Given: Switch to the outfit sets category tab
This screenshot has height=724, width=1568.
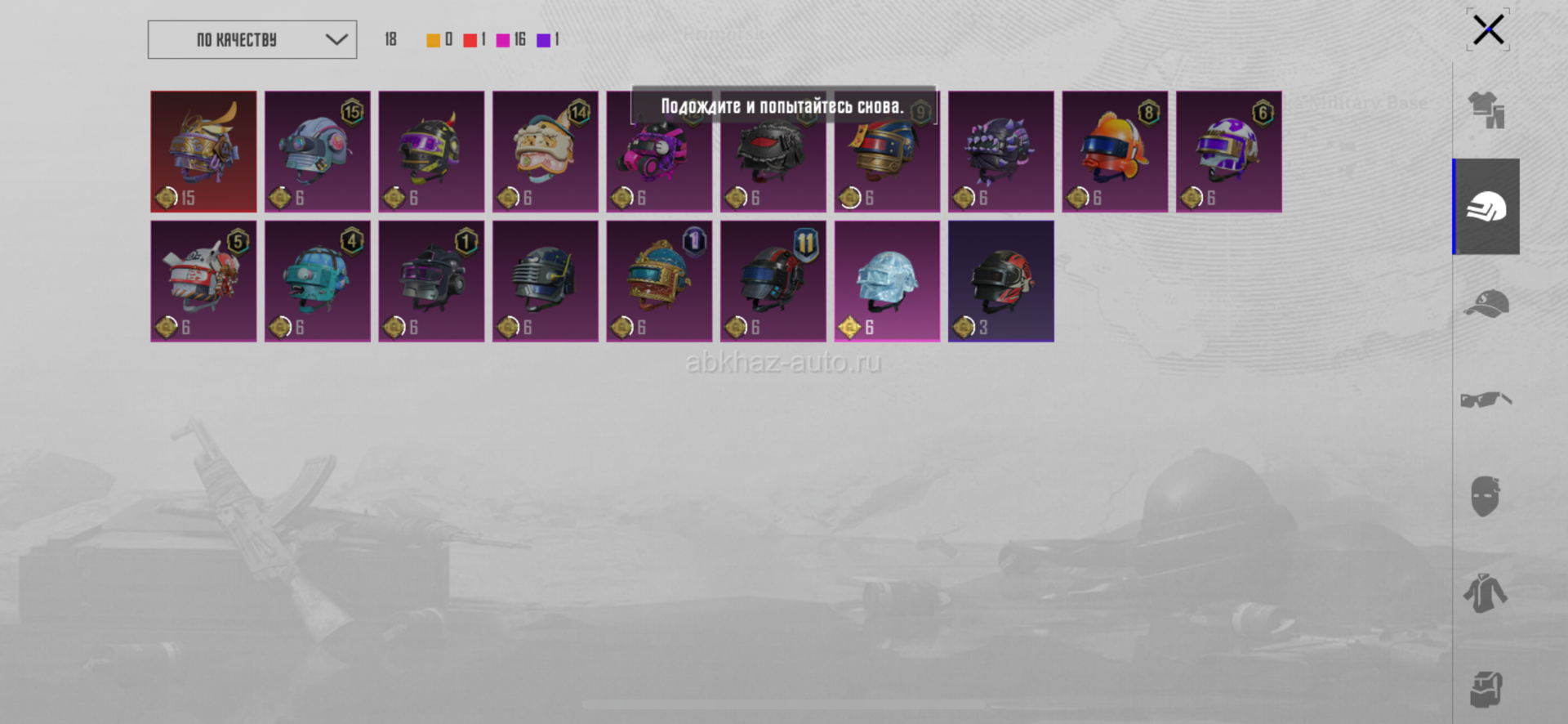Looking at the screenshot, I should click(x=1486, y=110).
